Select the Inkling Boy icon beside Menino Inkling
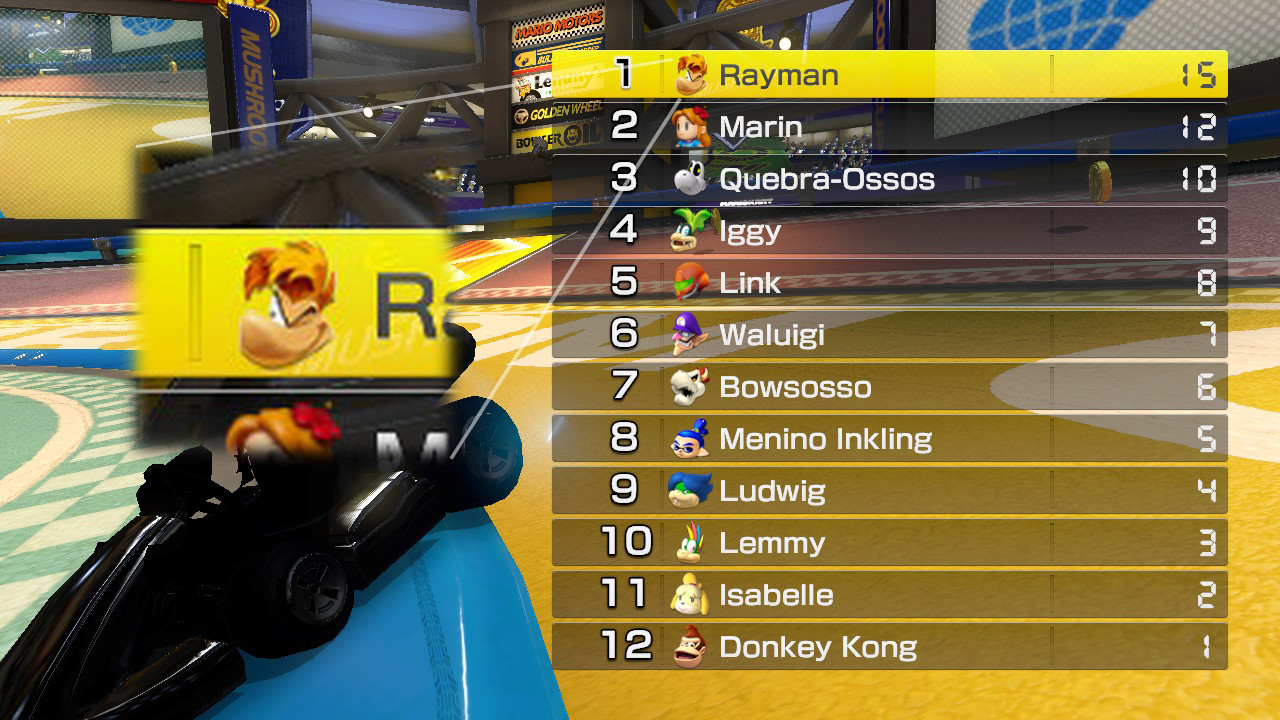 [689, 438]
